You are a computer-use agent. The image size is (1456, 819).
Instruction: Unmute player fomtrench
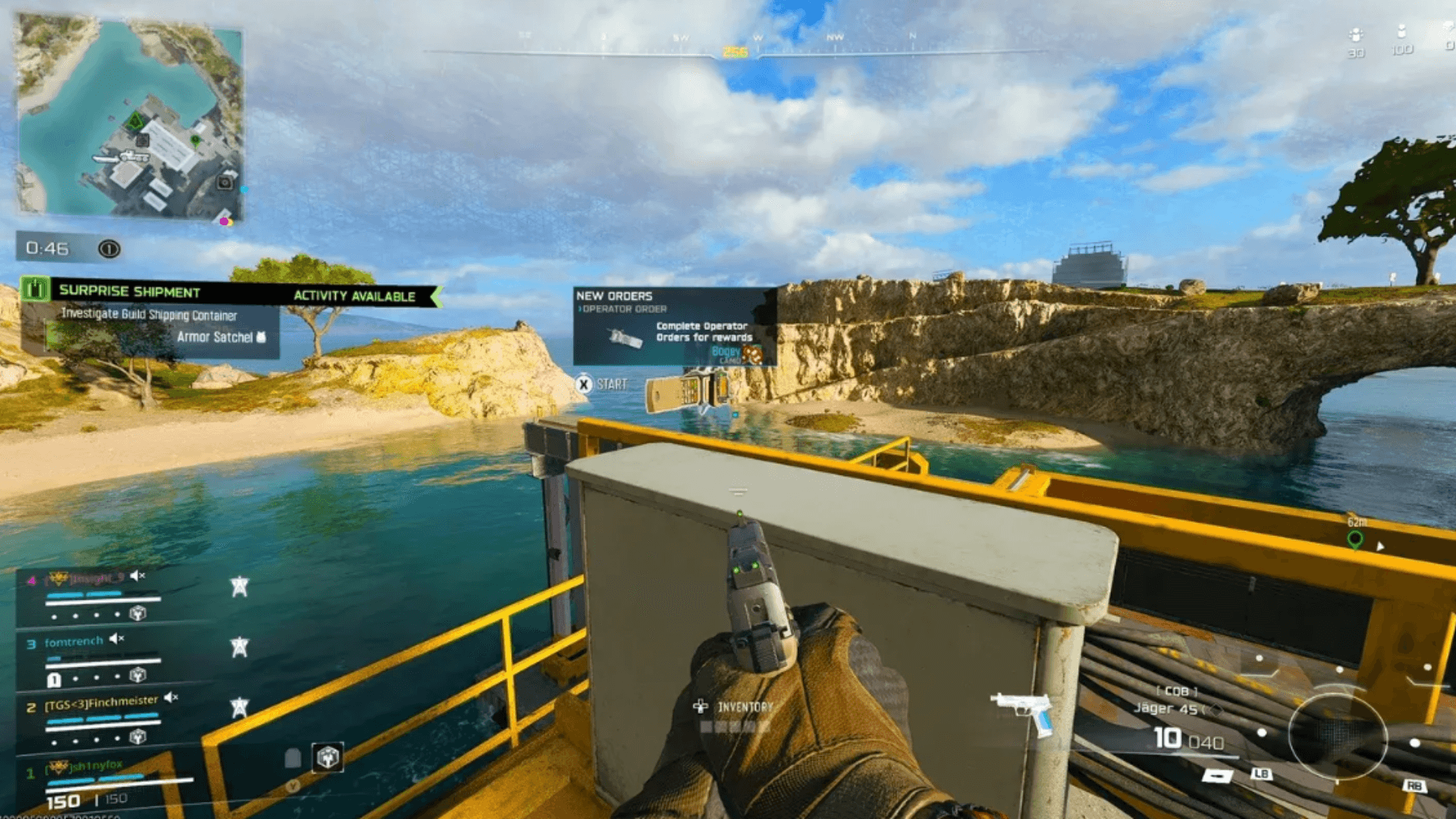[x=116, y=639]
